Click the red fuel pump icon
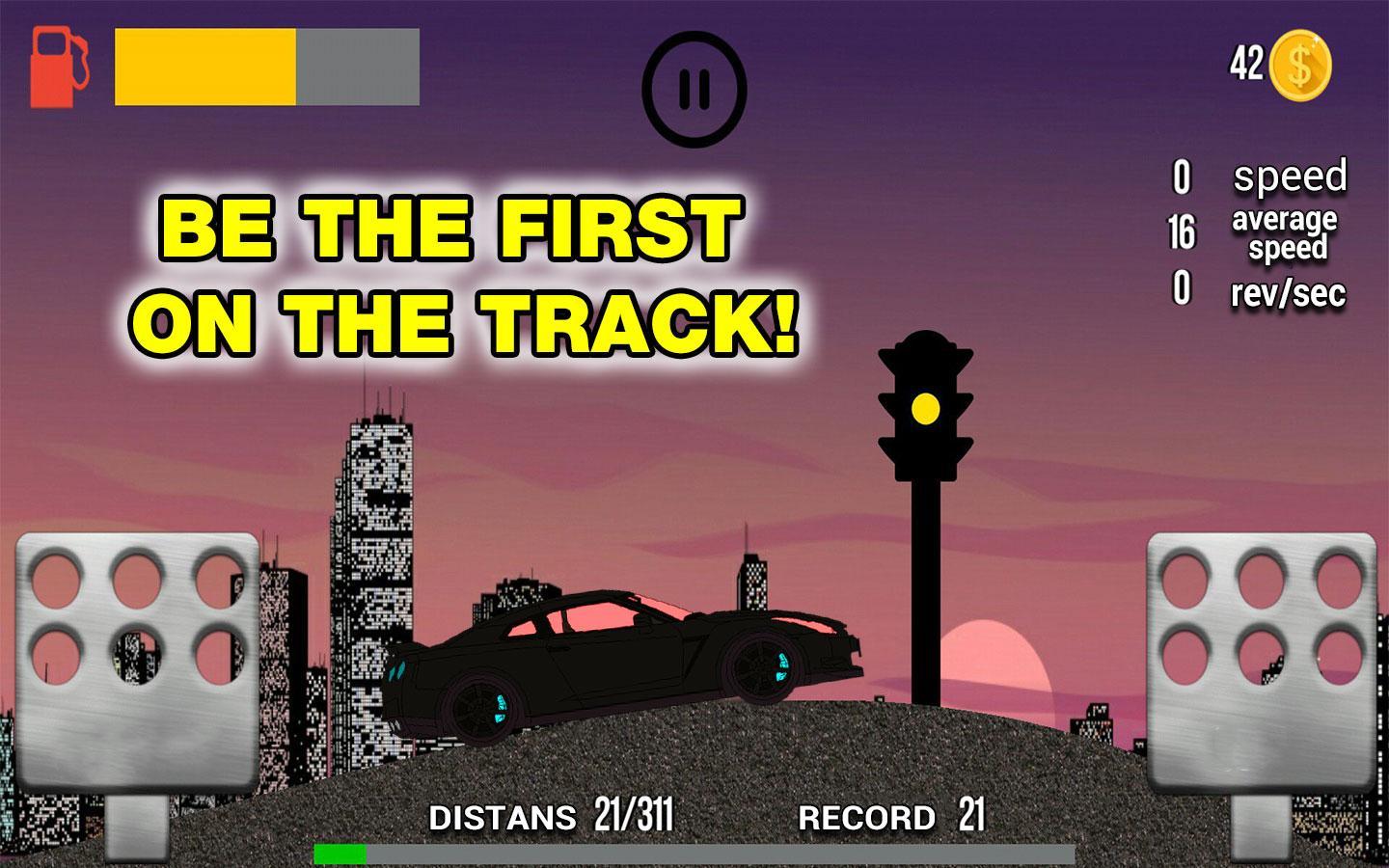Screen dimensions: 1389x868 pyautogui.click(x=58, y=66)
